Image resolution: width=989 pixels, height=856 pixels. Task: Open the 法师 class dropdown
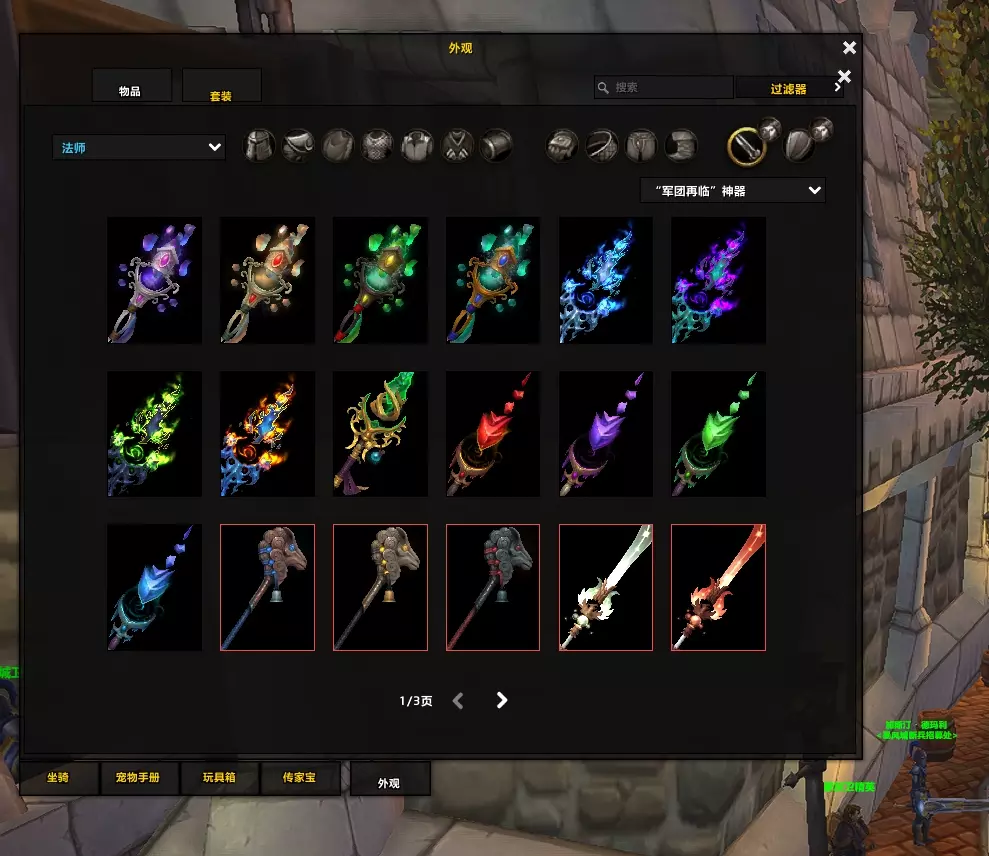(x=139, y=148)
